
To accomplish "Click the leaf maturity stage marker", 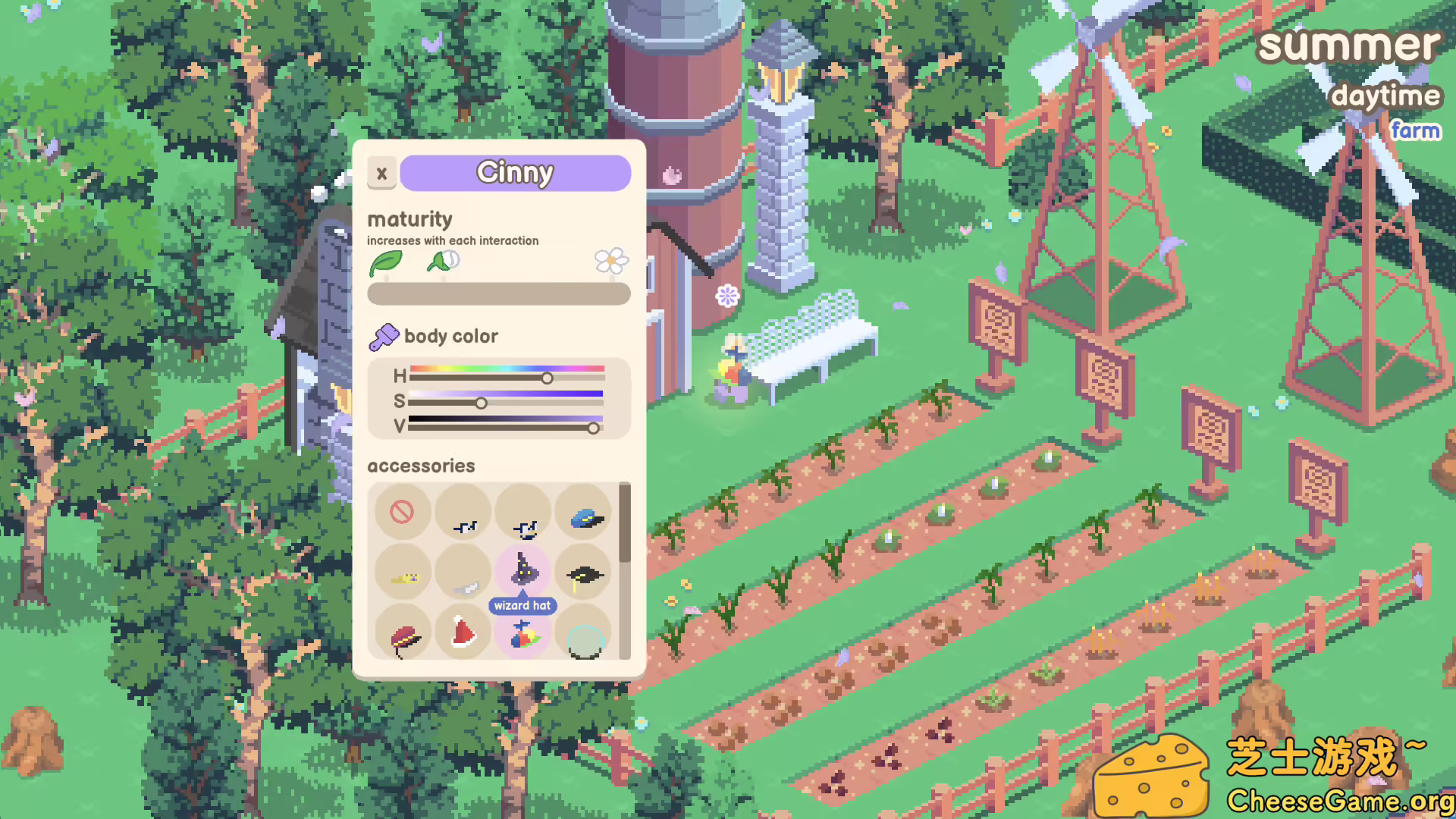I will (x=387, y=261).
